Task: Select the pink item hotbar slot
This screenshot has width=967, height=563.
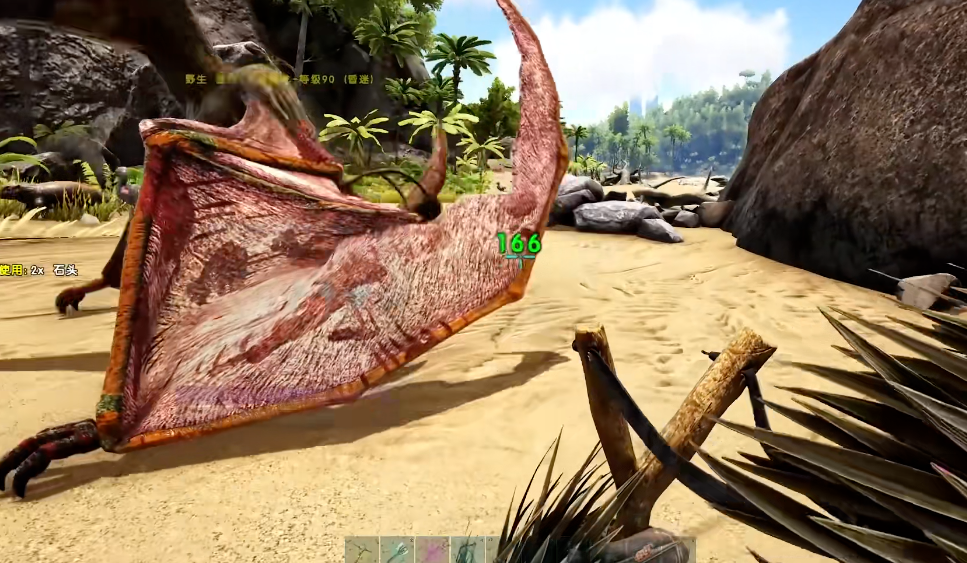Action: pos(432,550)
